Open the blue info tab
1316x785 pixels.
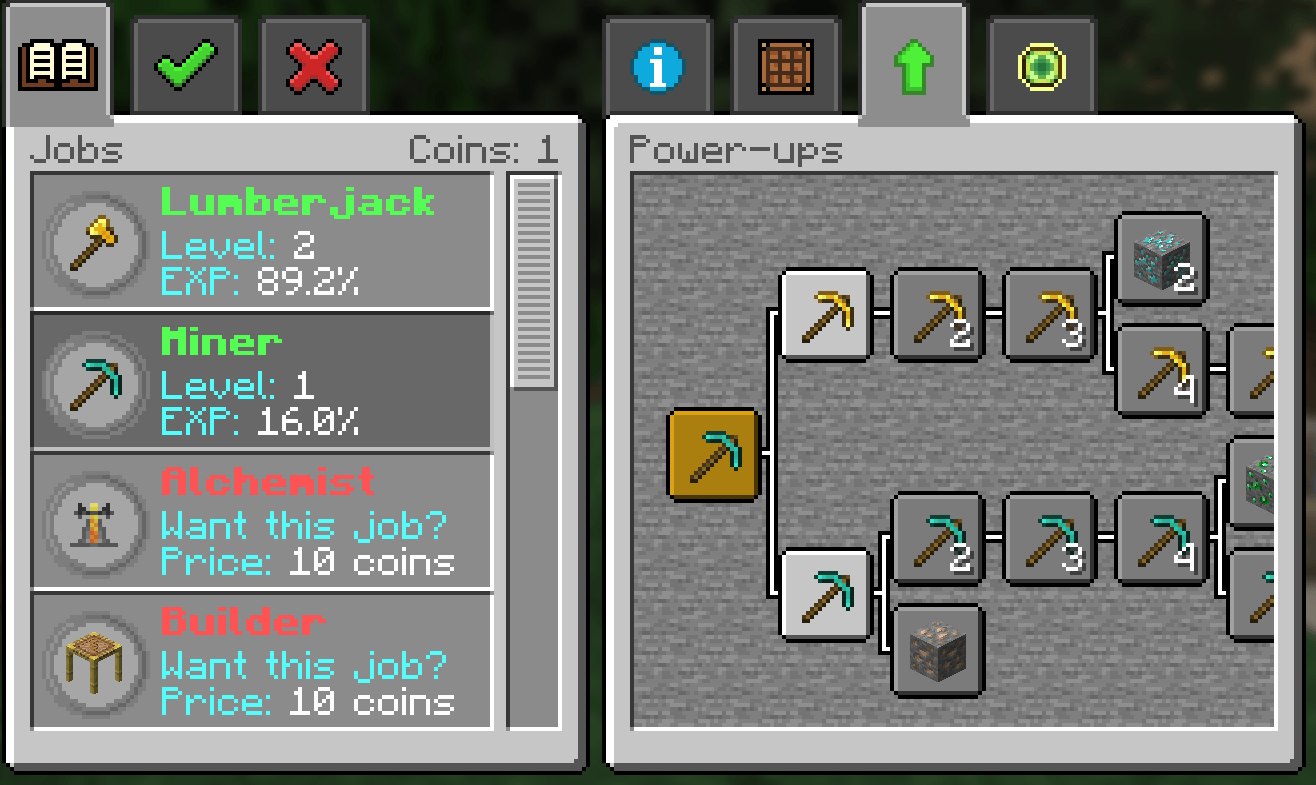657,63
